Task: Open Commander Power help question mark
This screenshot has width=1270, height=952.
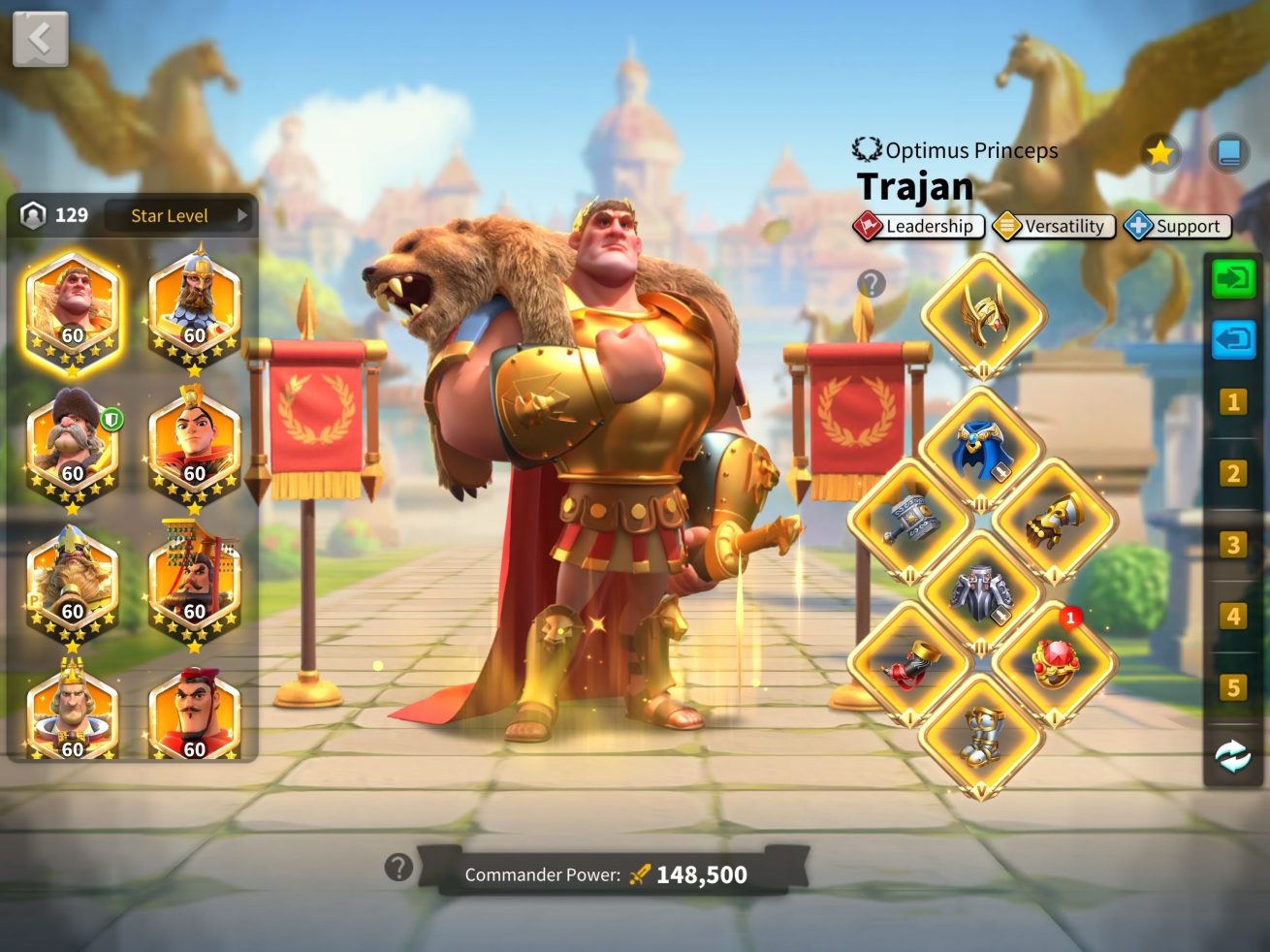Action: pos(398,867)
